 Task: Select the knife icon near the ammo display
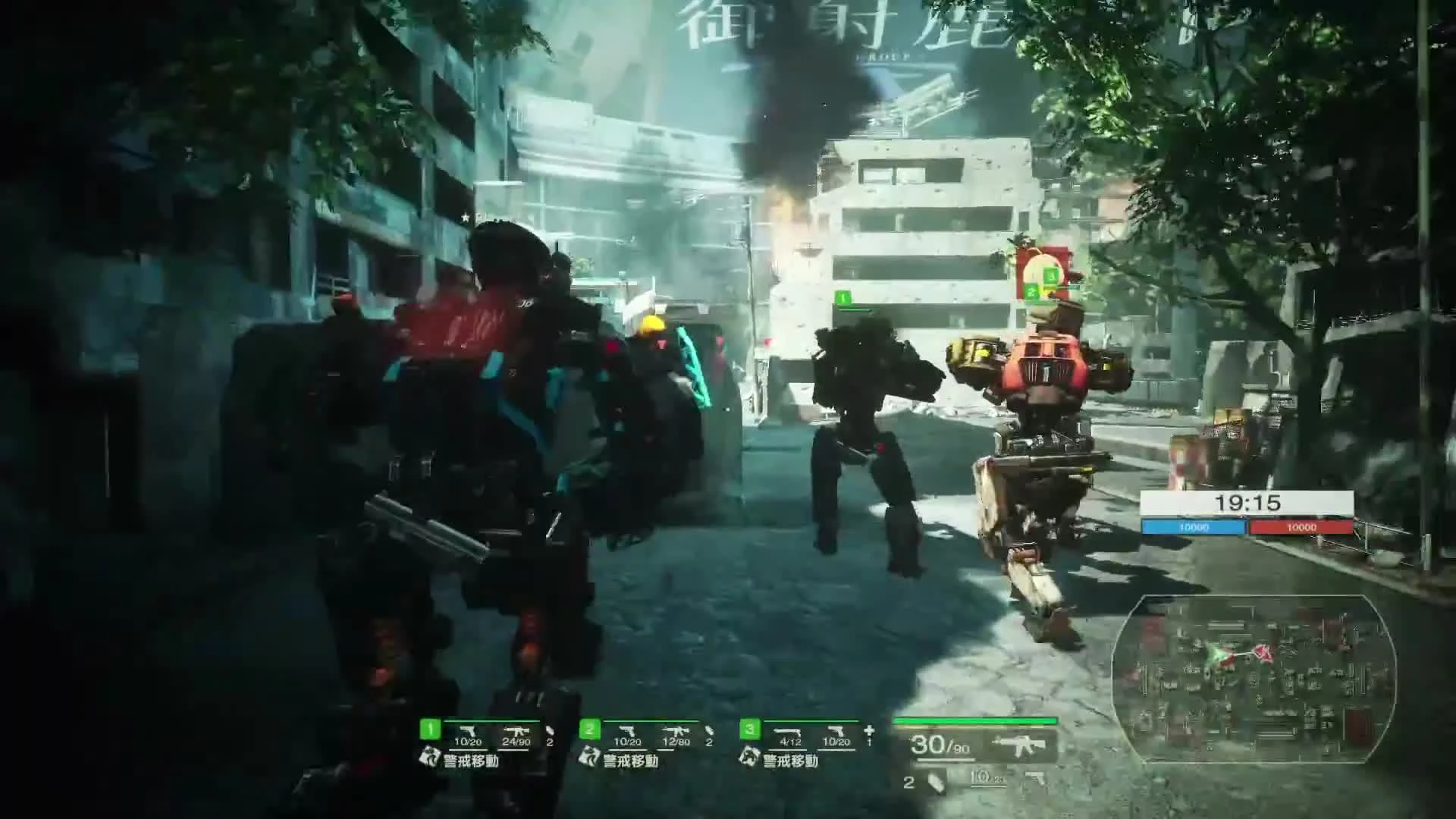click(x=934, y=781)
